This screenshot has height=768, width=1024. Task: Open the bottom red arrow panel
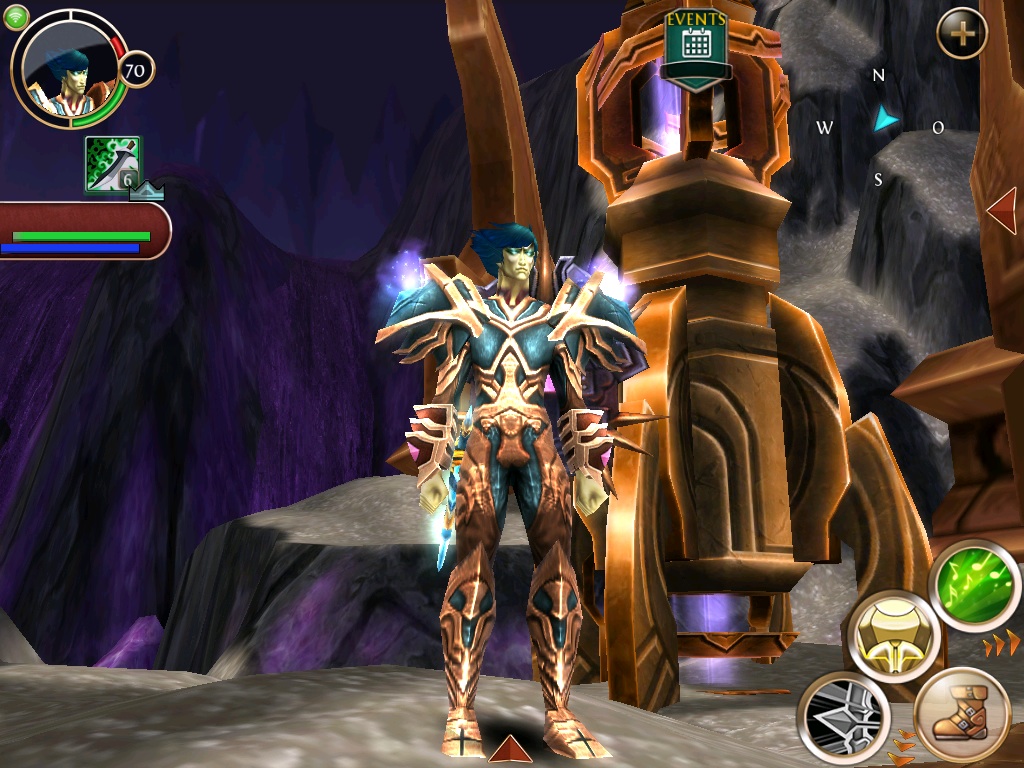click(509, 749)
